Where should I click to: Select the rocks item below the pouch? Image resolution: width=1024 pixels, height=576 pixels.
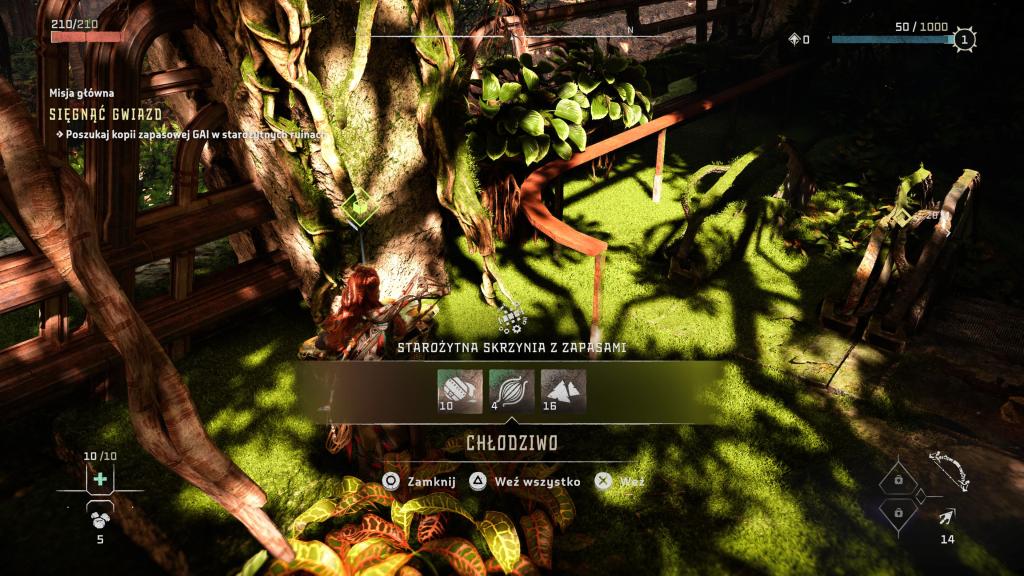pos(100,518)
